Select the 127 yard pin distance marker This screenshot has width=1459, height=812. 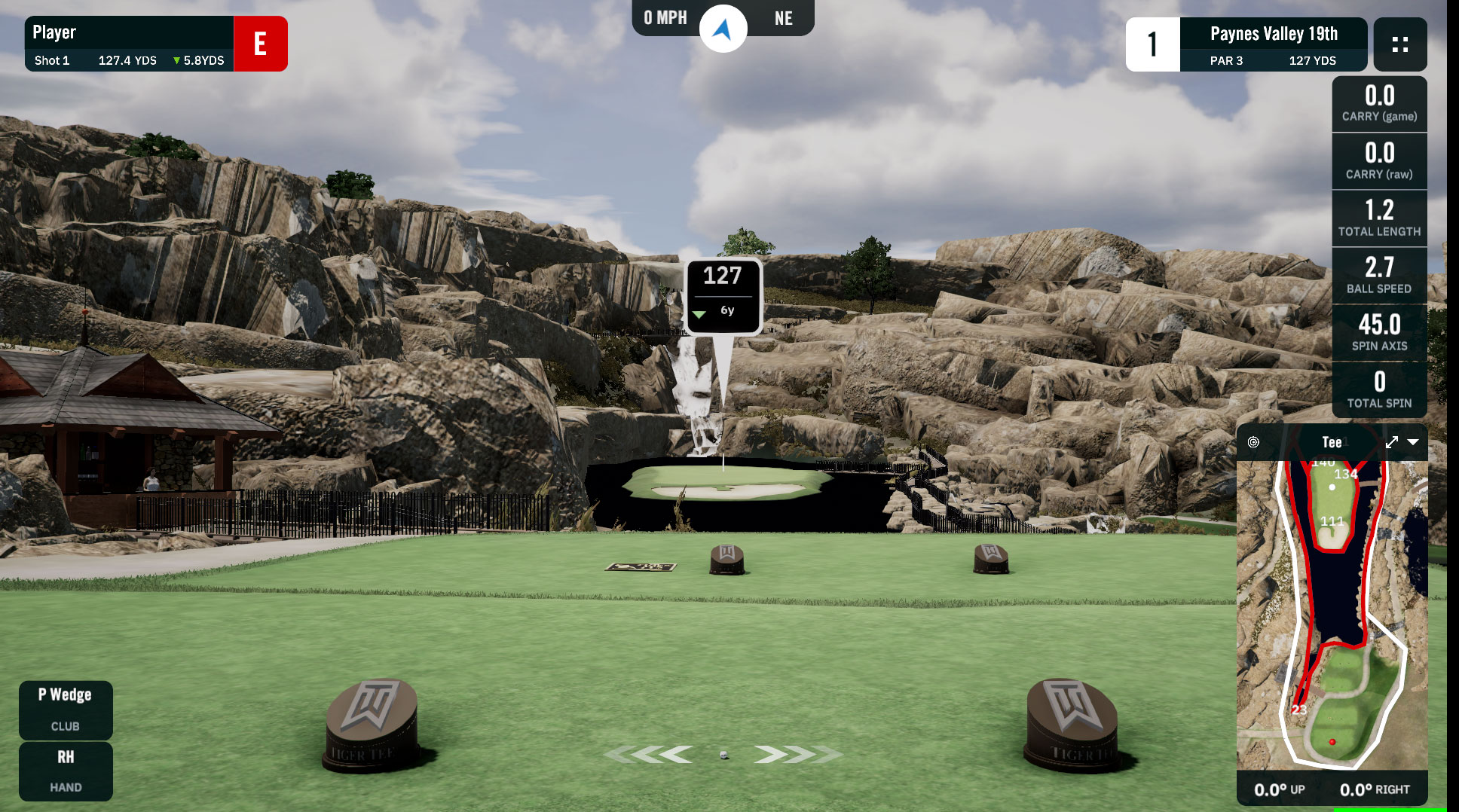(x=723, y=295)
